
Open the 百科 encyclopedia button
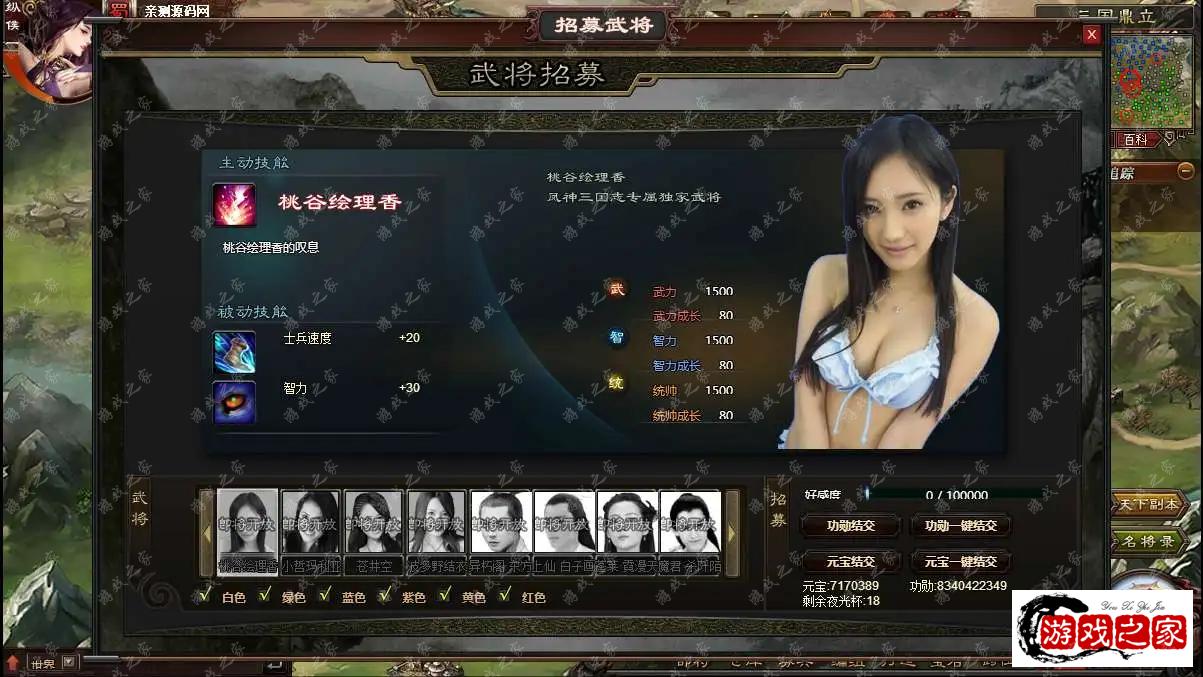pos(1136,140)
